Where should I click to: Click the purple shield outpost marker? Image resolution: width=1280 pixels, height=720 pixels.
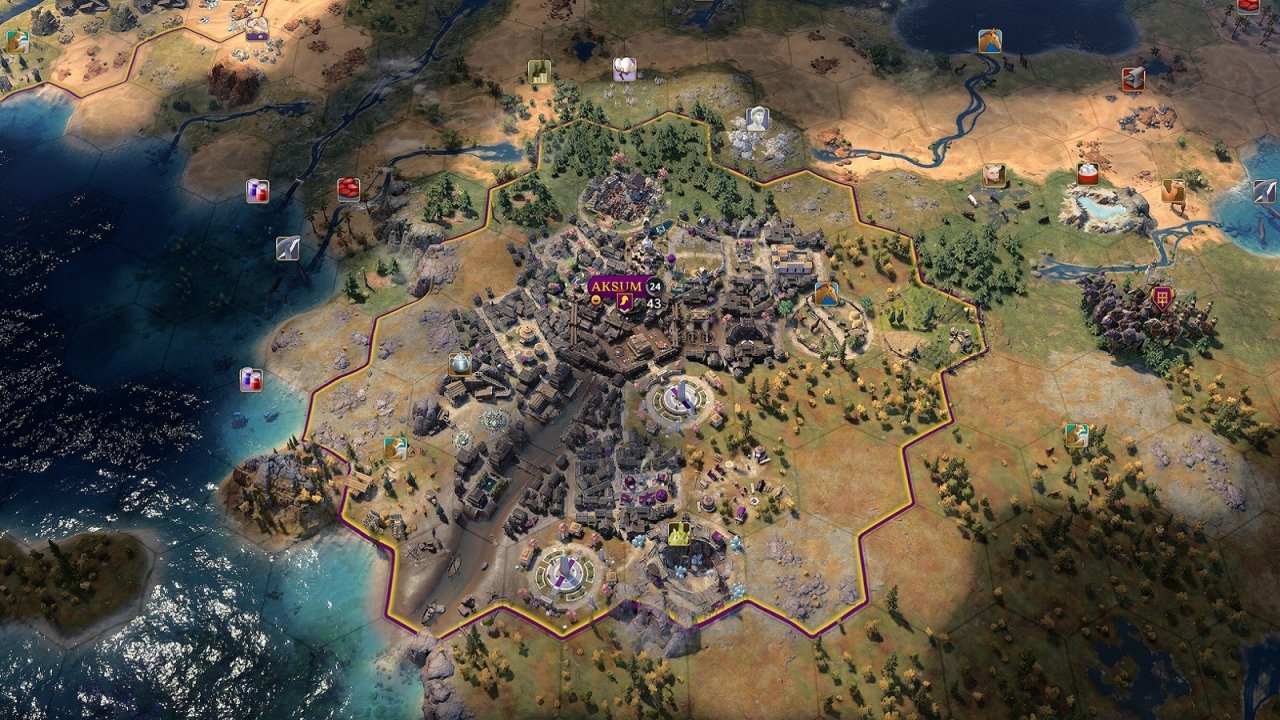point(1162,297)
